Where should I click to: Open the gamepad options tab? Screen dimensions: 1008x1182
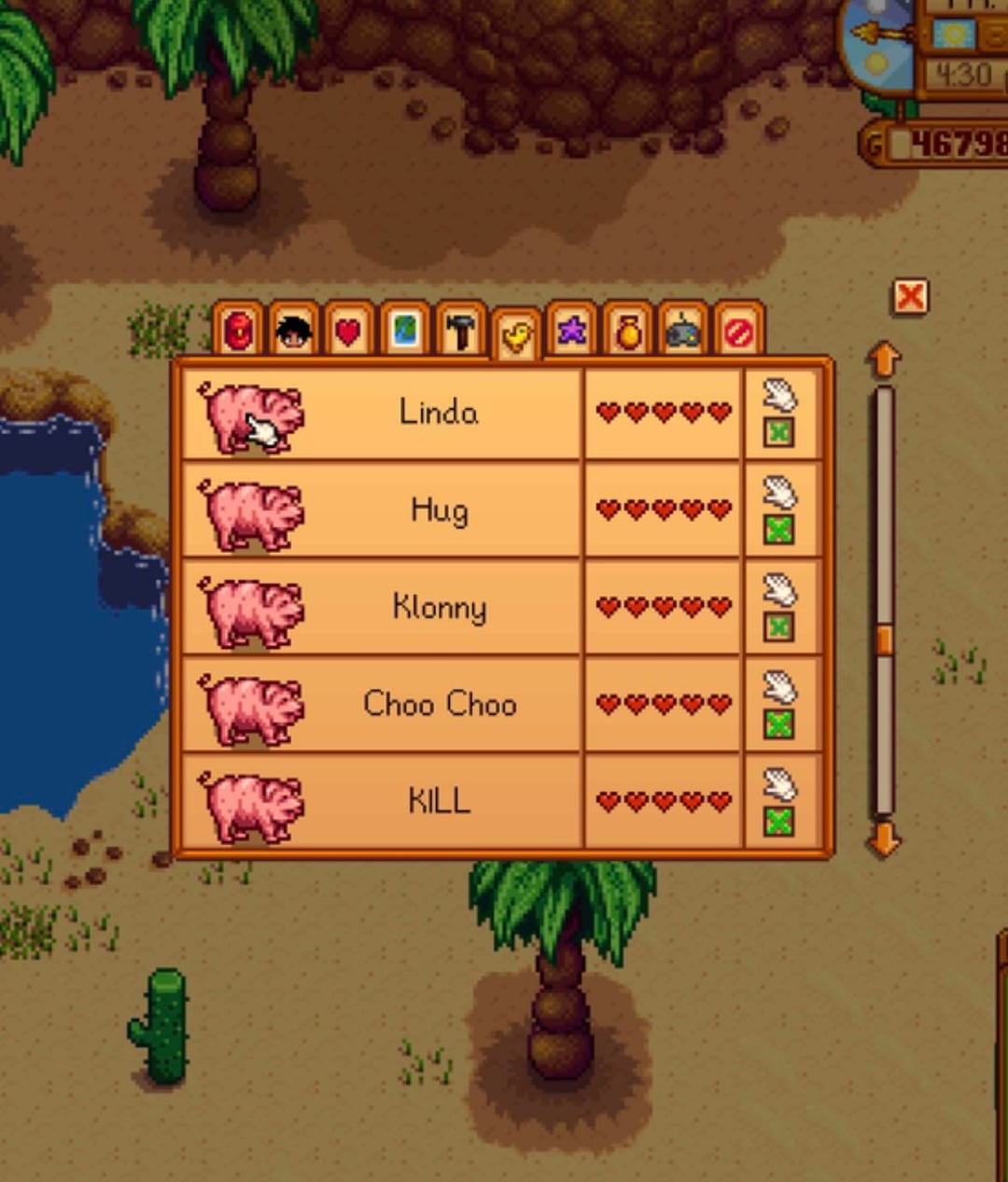[683, 331]
